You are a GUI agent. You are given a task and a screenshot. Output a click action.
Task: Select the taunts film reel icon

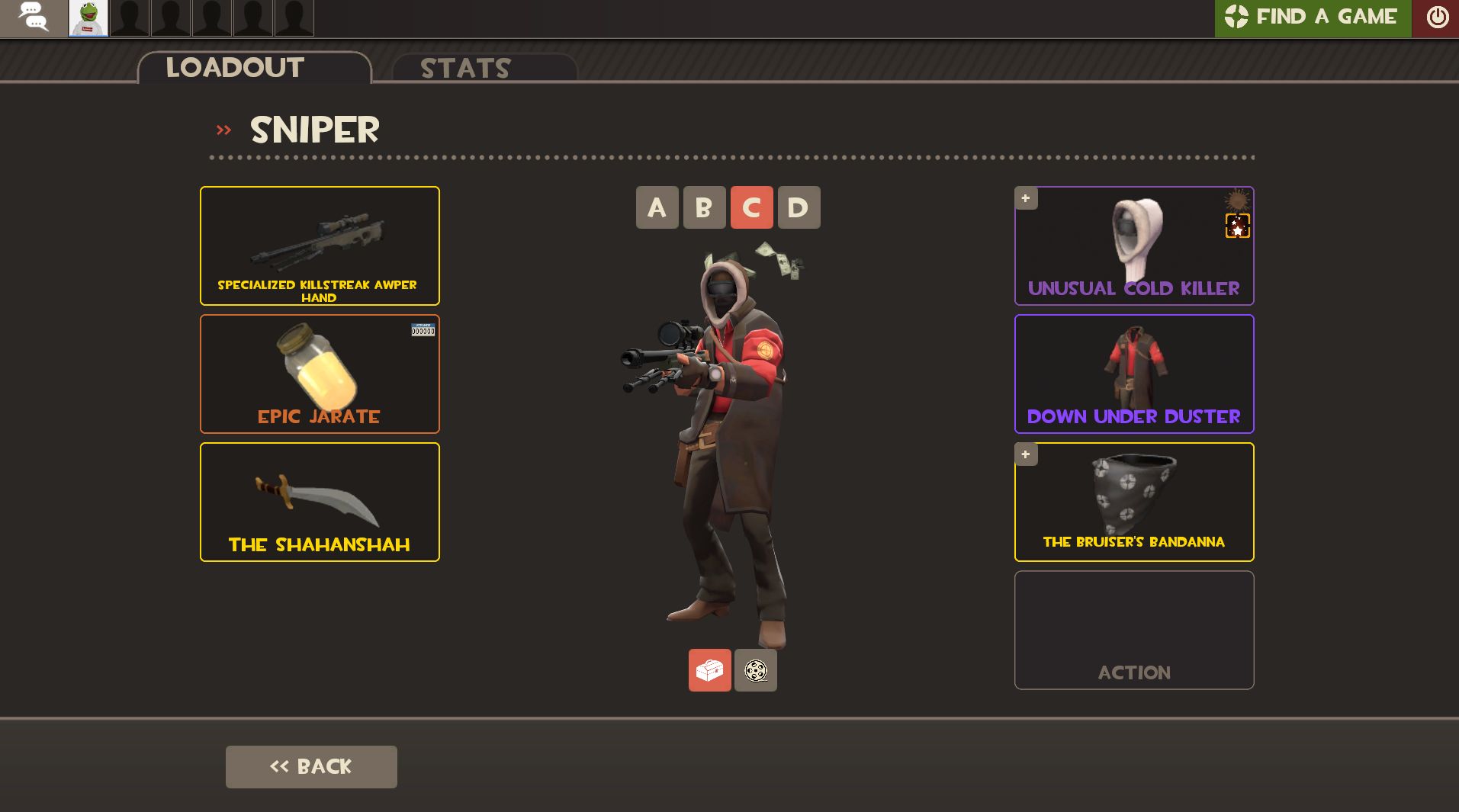click(x=754, y=670)
